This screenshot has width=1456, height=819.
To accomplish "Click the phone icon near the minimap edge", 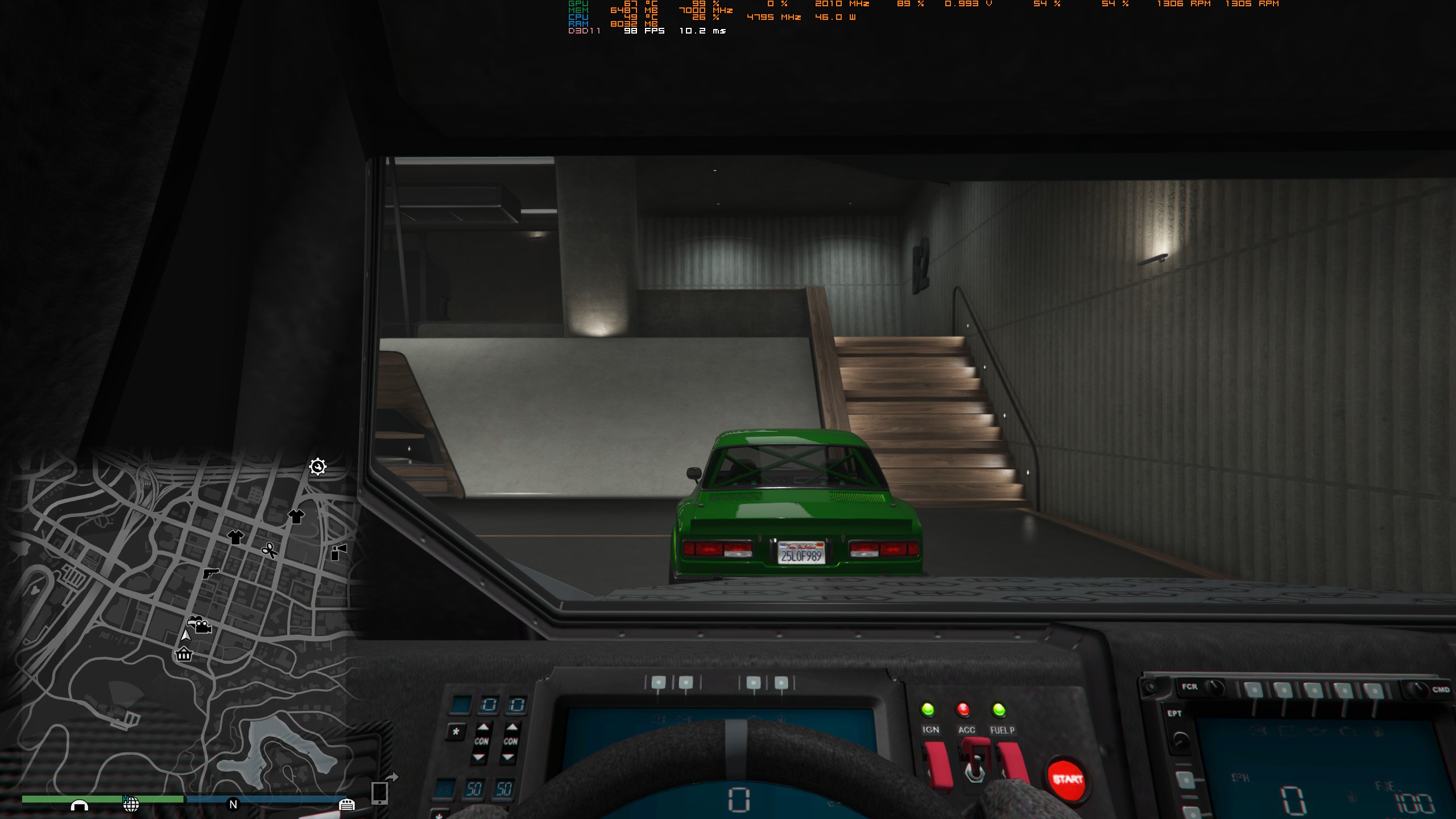I will [x=379, y=794].
